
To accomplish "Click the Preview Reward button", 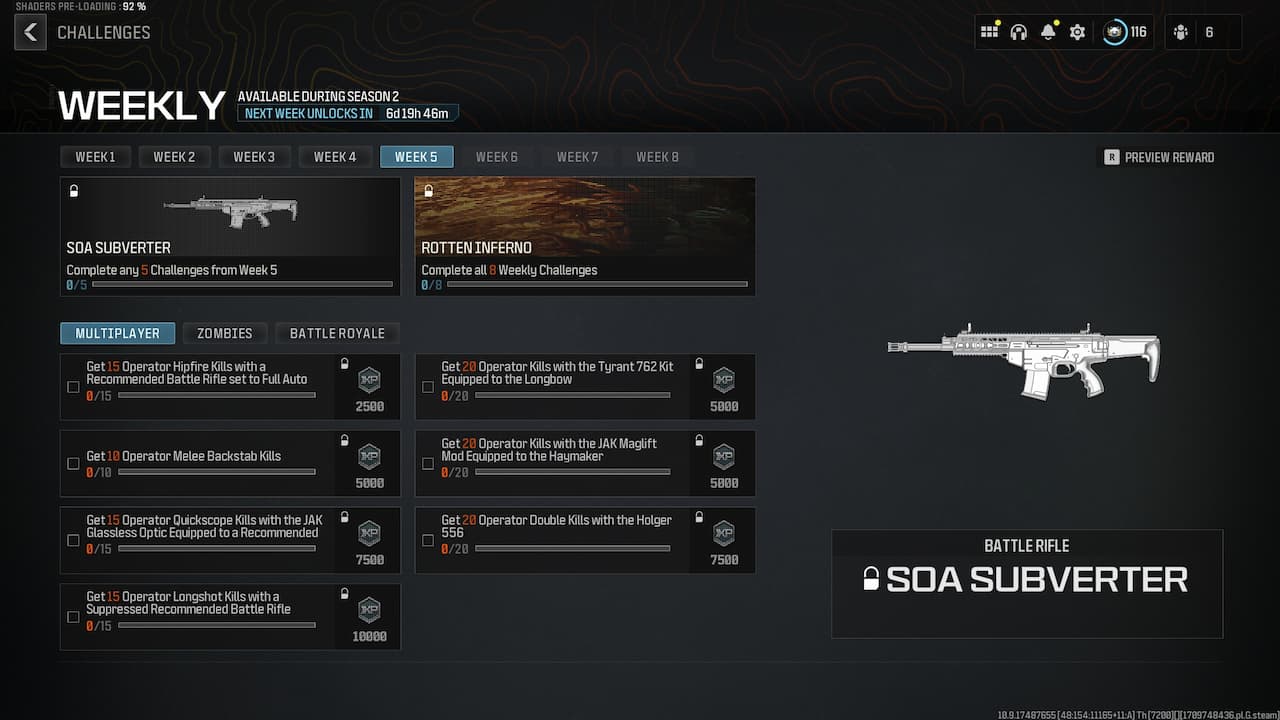I will tap(1158, 157).
